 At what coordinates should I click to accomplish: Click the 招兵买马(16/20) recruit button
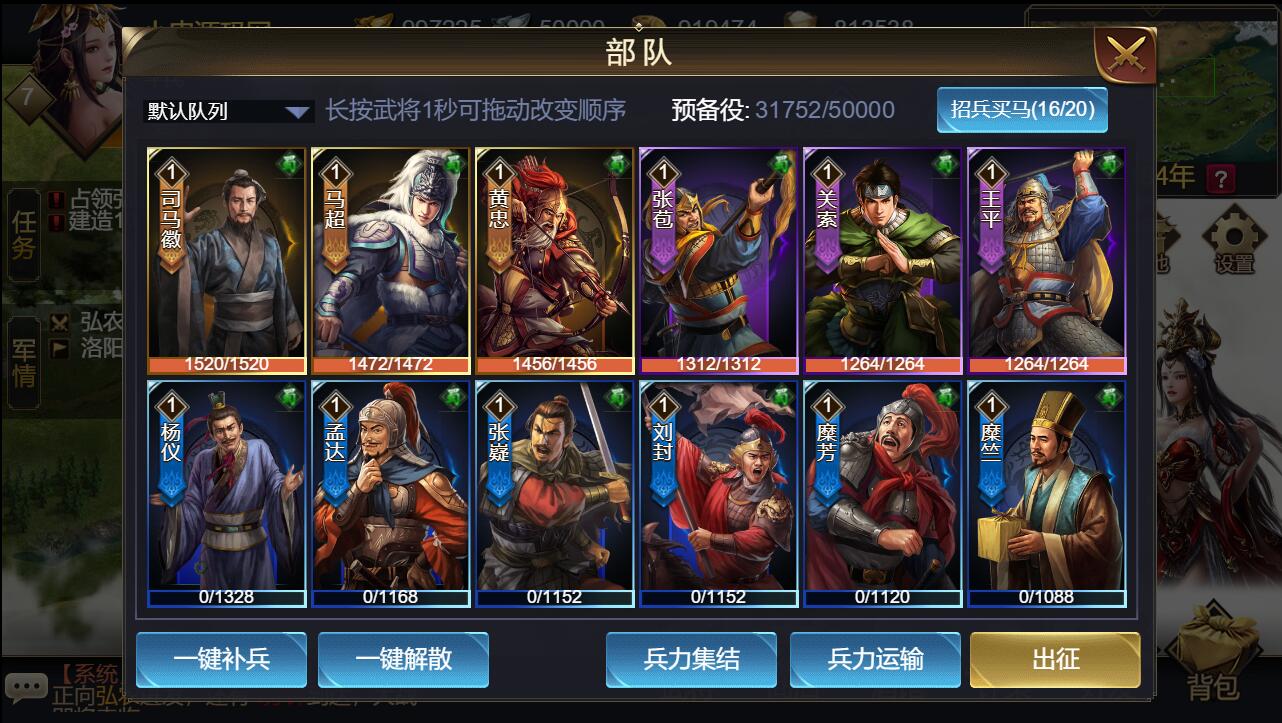click(x=1021, y=110)
